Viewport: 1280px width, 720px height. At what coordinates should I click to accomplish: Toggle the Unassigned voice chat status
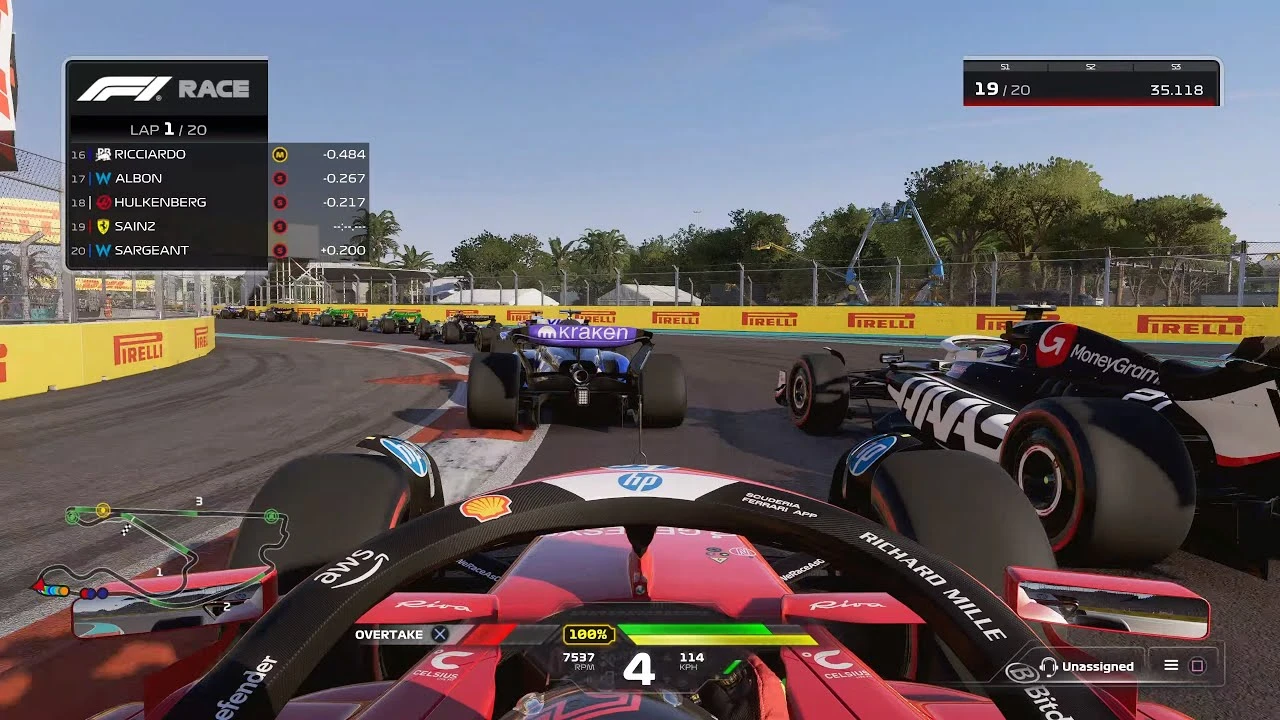click(x=1092, y=665)
